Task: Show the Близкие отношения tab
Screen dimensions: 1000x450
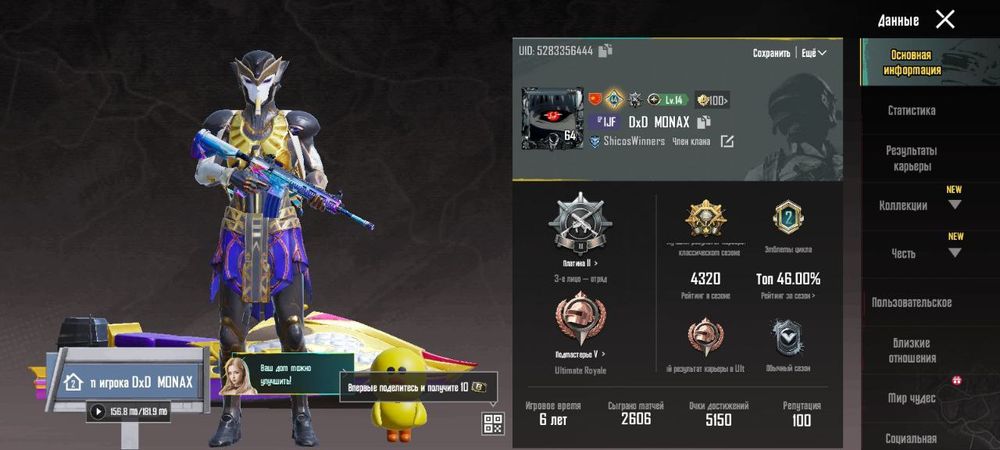Action: pos(911,350)
